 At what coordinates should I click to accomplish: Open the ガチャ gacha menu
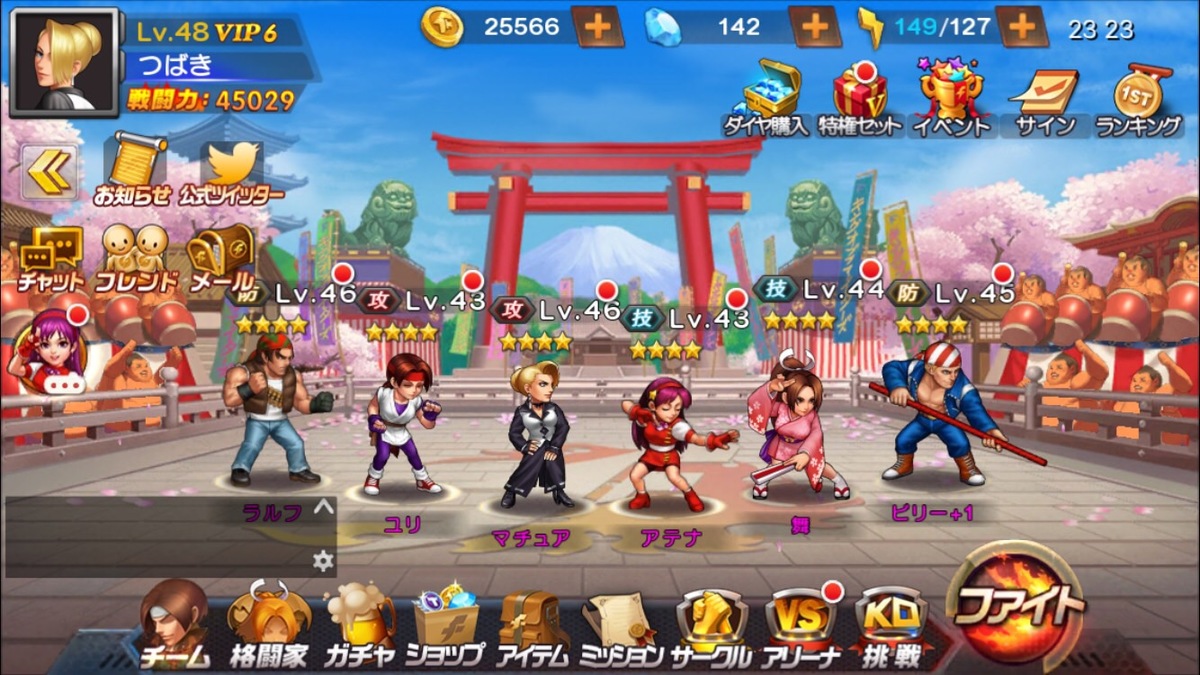[359, 627]
